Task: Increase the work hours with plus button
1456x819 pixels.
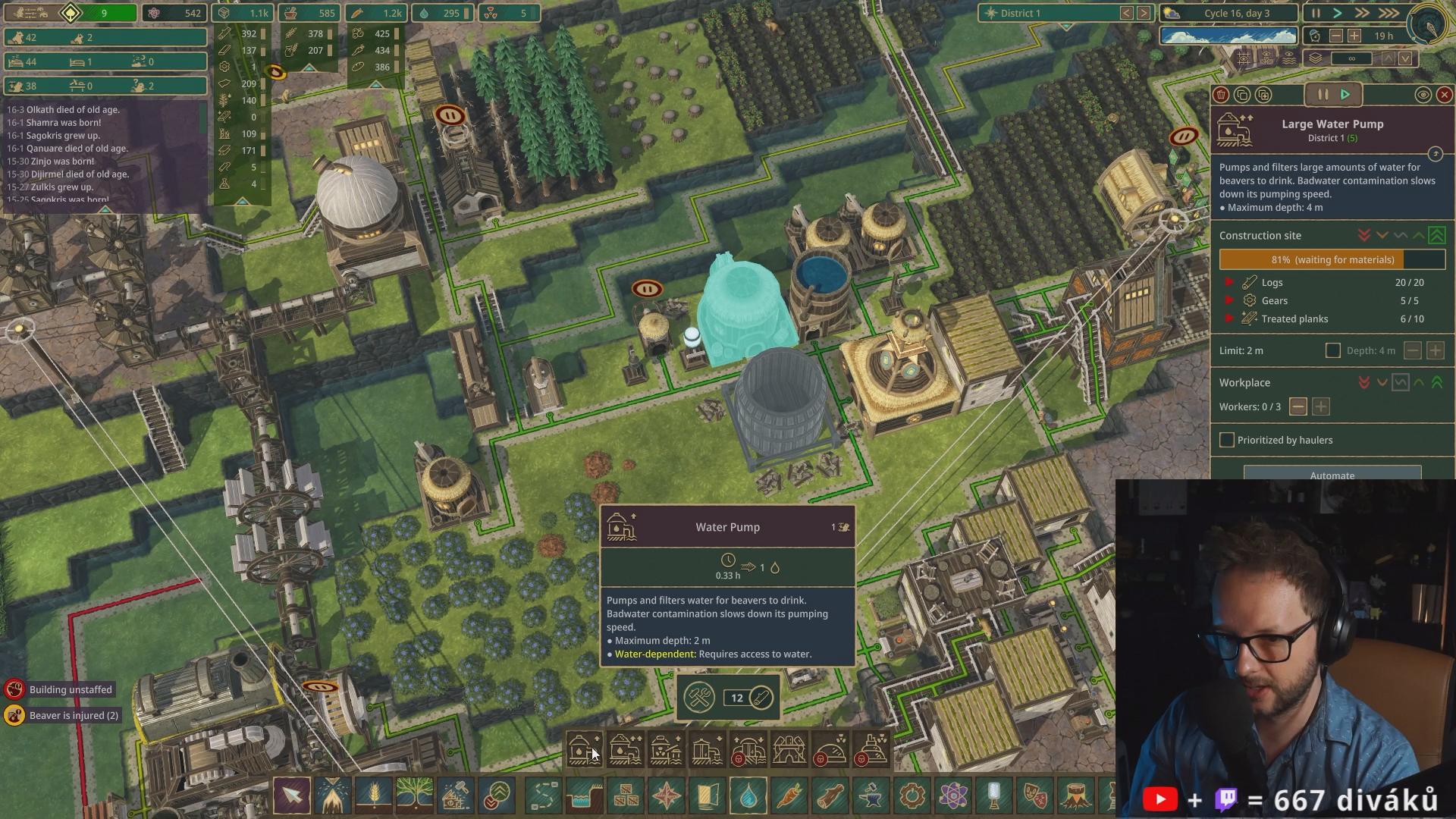Action: pos(1354,36)
